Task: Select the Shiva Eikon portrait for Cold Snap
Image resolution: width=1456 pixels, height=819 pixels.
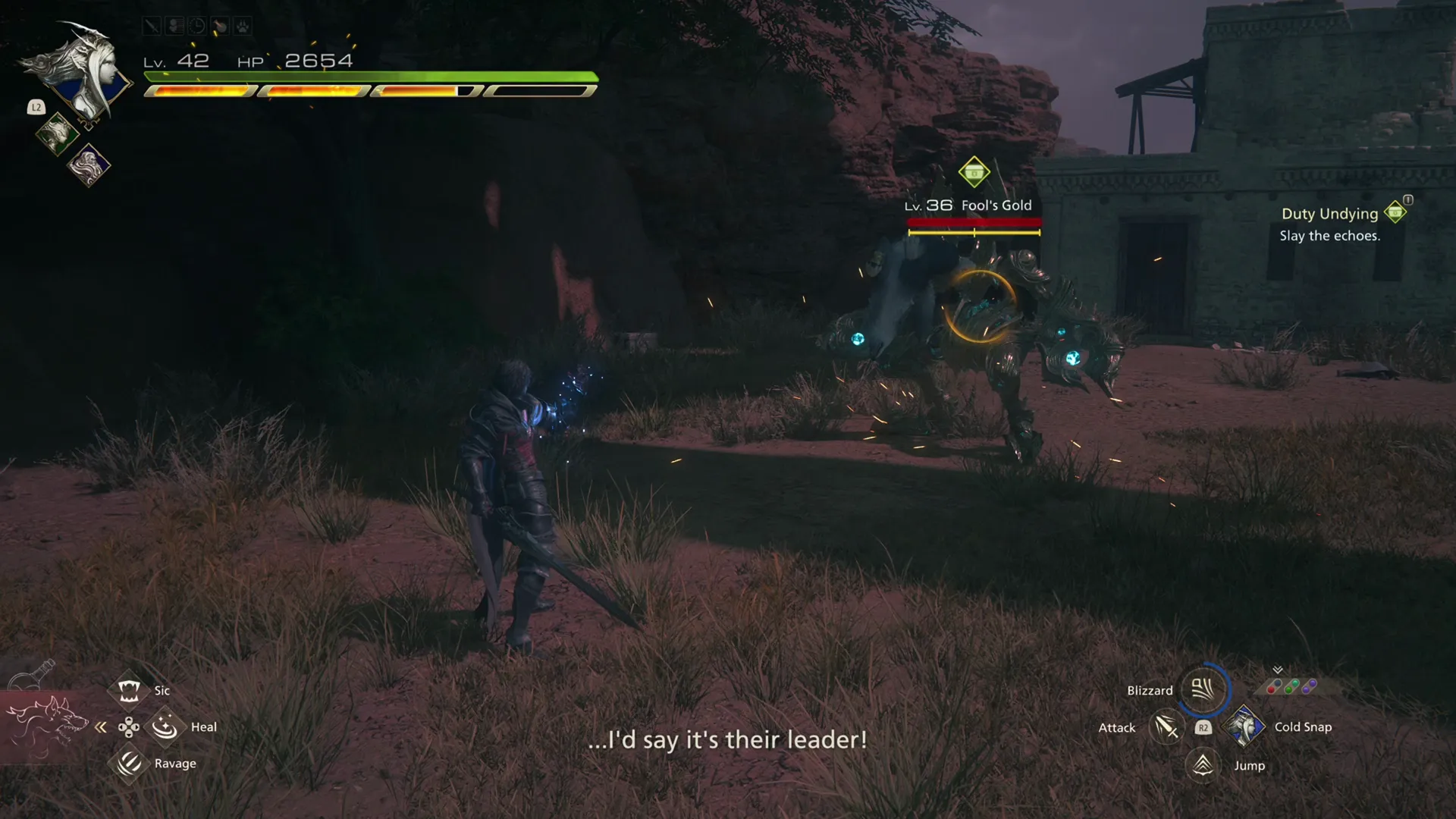Action: [1244, 726]
